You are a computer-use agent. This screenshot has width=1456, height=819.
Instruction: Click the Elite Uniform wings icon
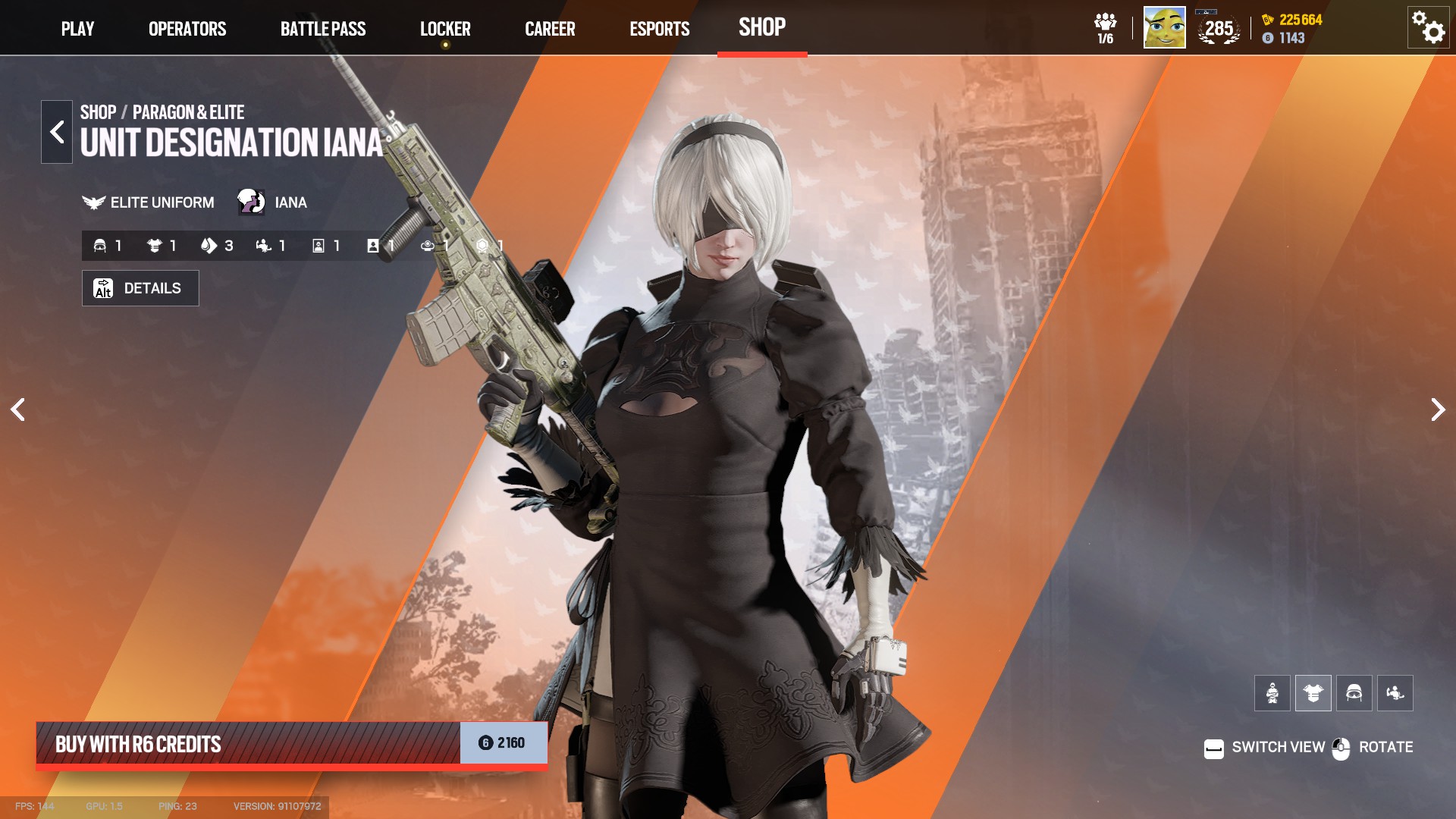click(93, 202)
